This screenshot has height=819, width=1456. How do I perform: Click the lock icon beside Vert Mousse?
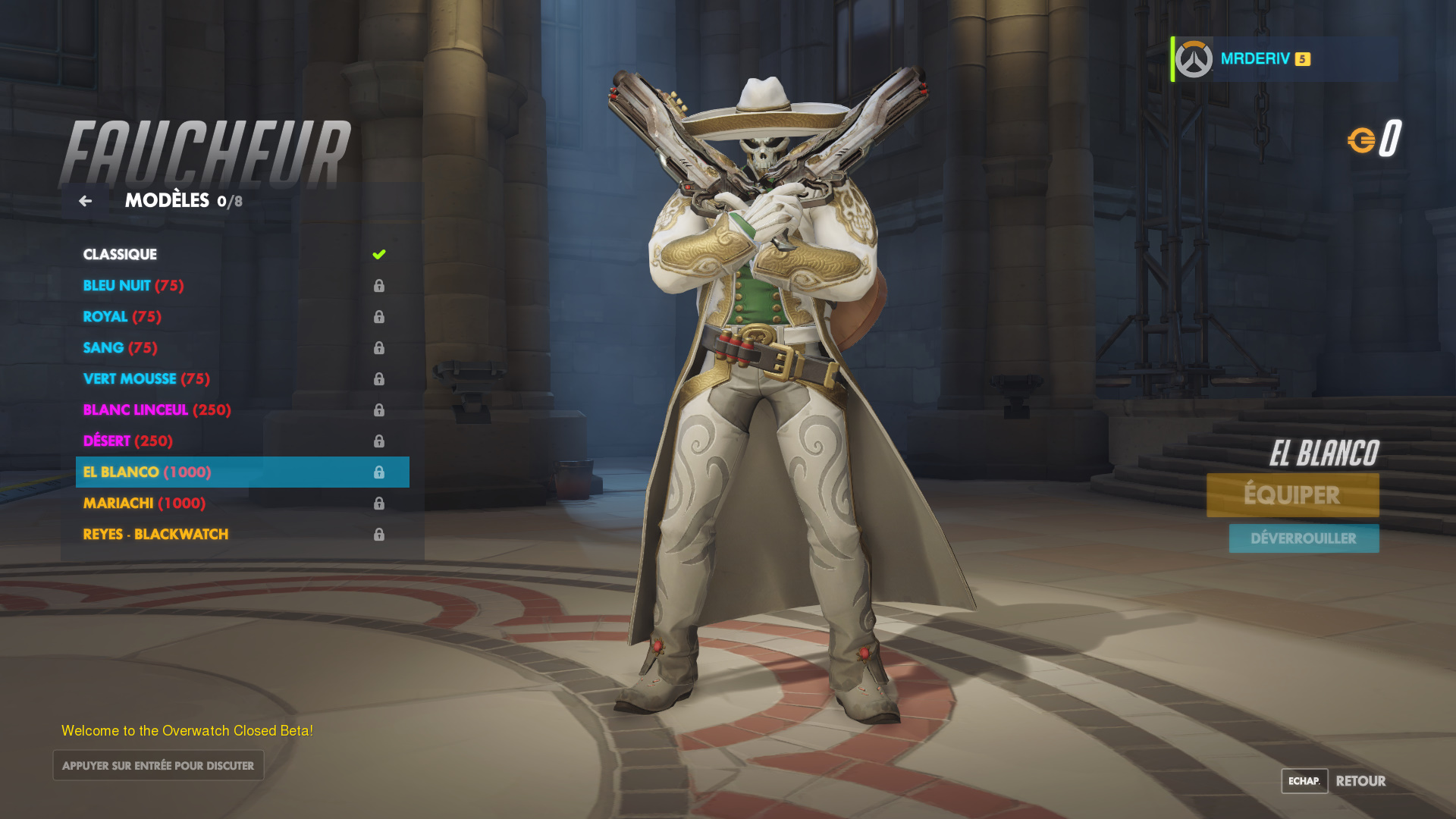(379, 378)
